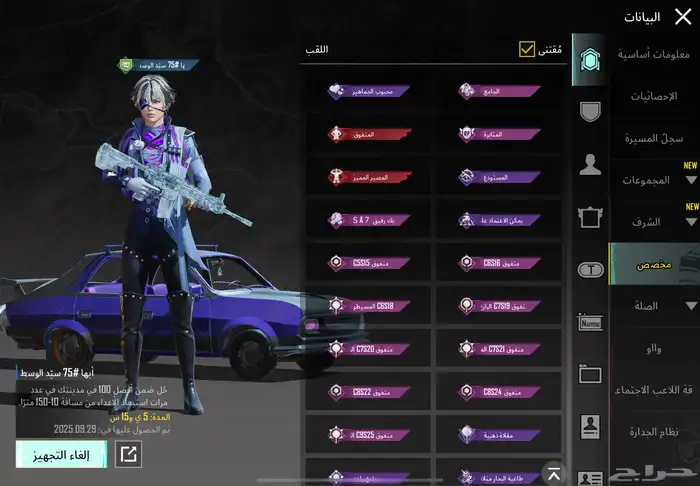
Task: Select the C5S15 متفوق title
Action: 367,262
